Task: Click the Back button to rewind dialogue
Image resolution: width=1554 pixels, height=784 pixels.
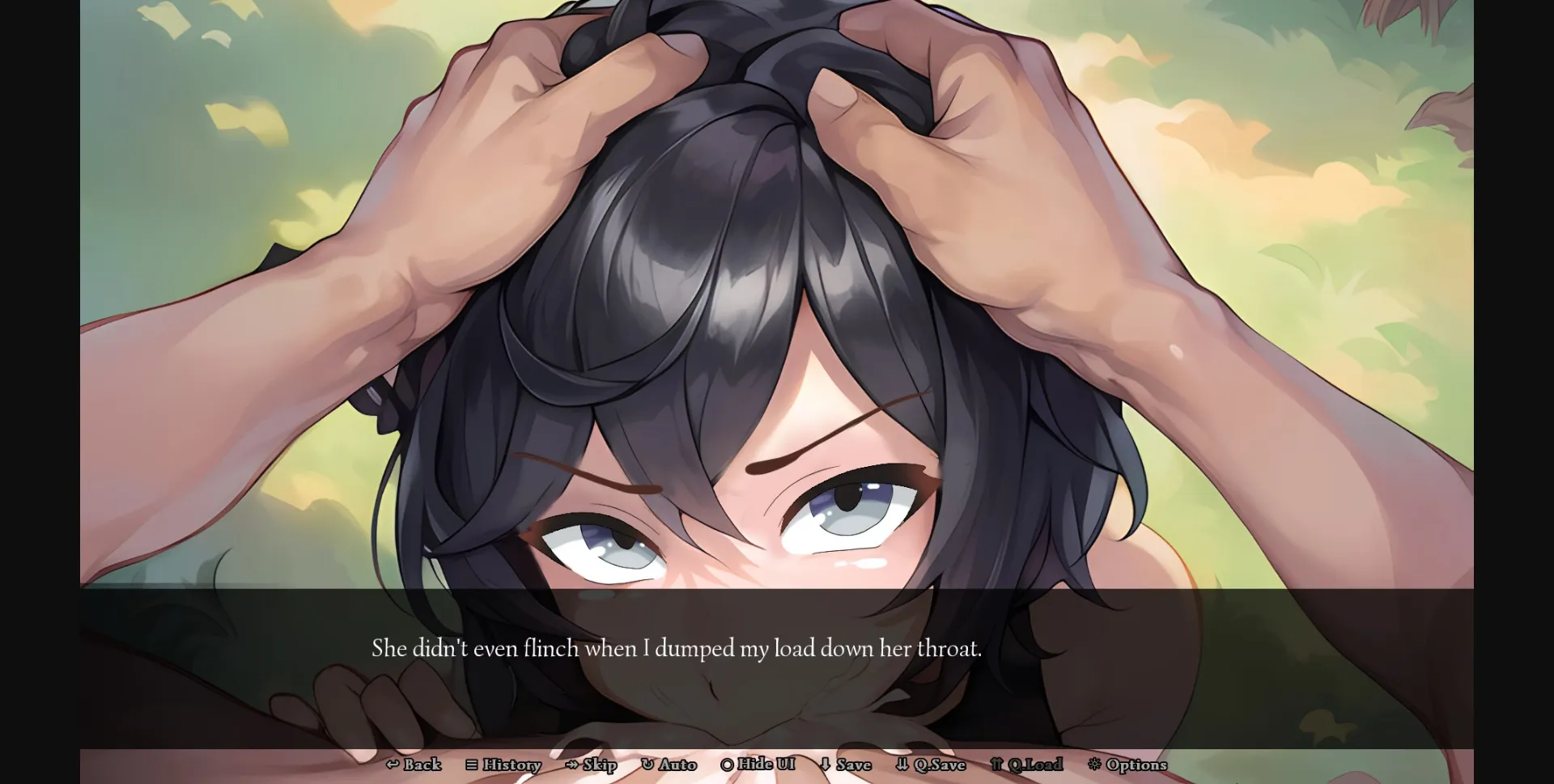Action: (x=413, y=765)
